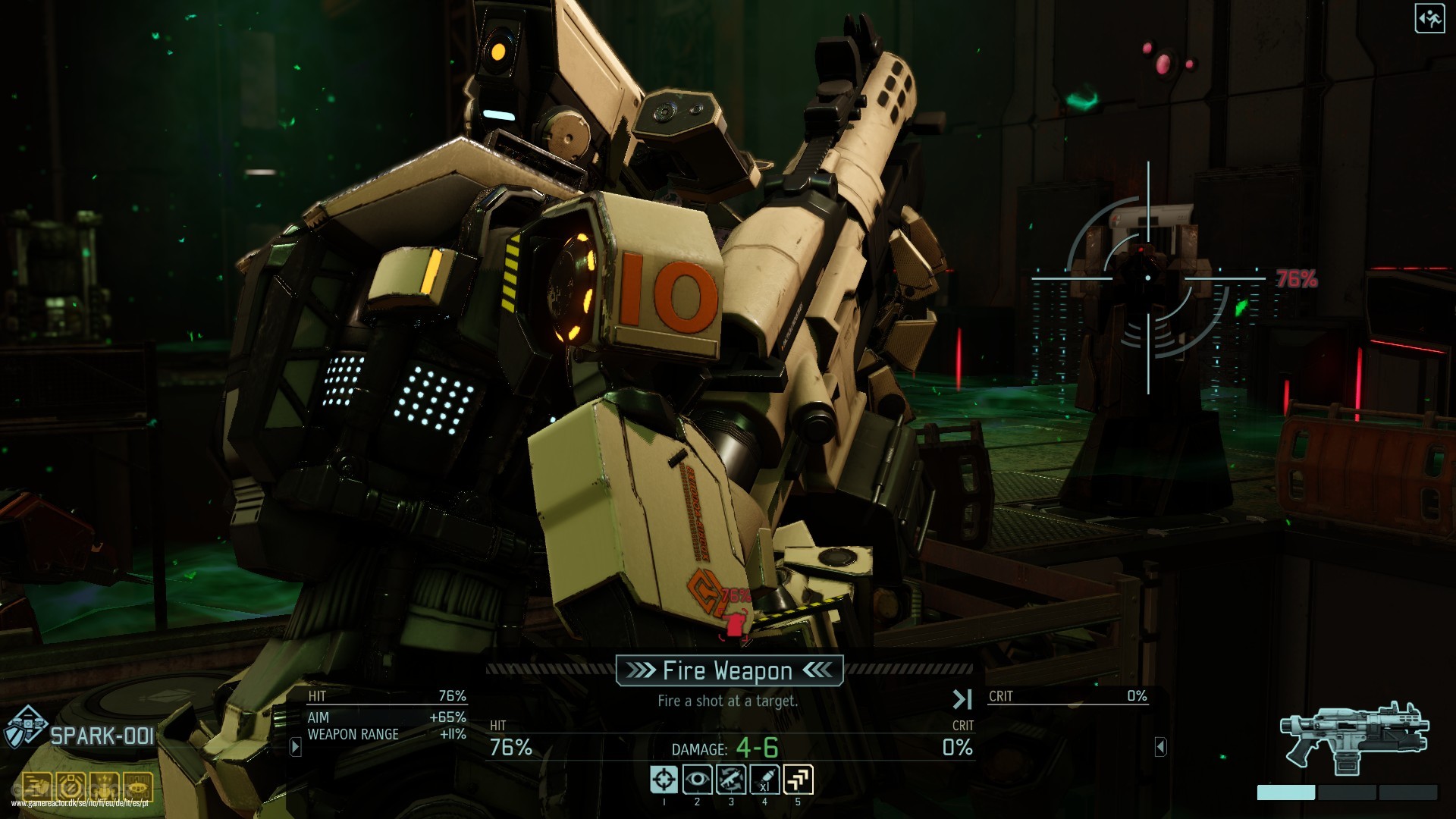Choose the Reload weapon ability icon
Viewport: 1456px width, 819px height.
pyautogui.click(x=731, y=780)
